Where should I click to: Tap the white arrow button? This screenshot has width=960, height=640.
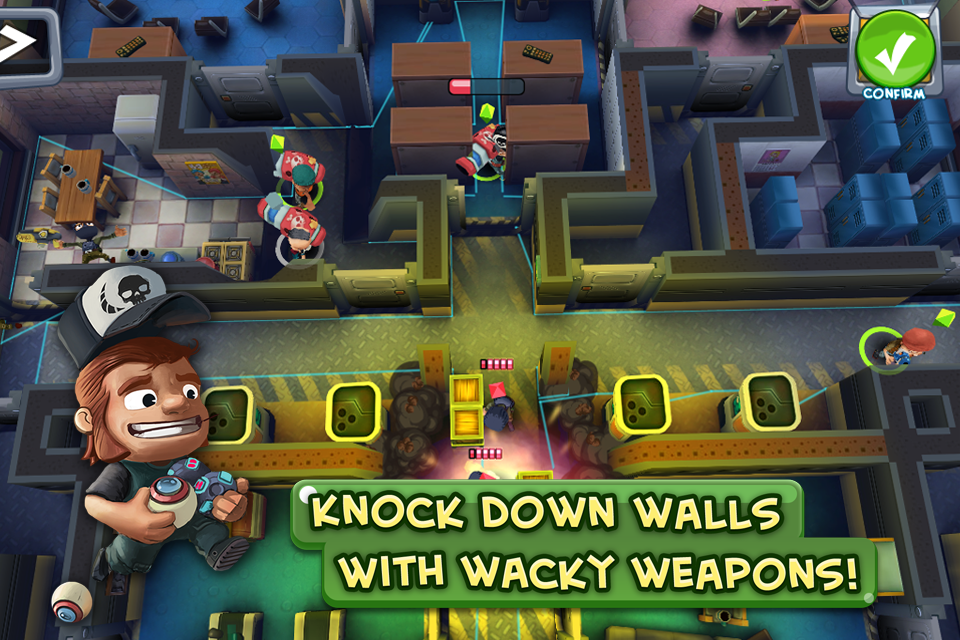point(18,43)
